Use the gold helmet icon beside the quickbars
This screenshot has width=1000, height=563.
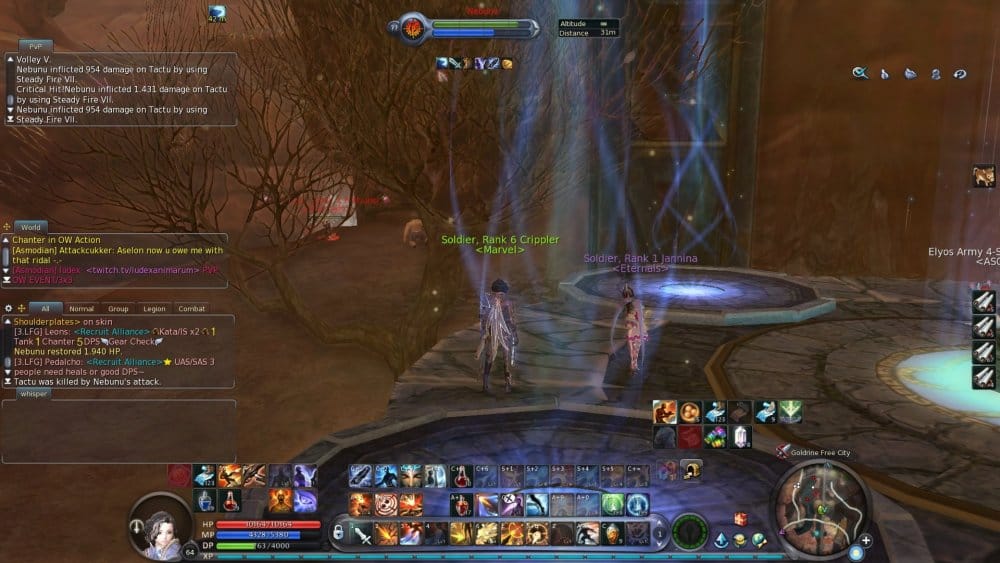coord(690,469)
